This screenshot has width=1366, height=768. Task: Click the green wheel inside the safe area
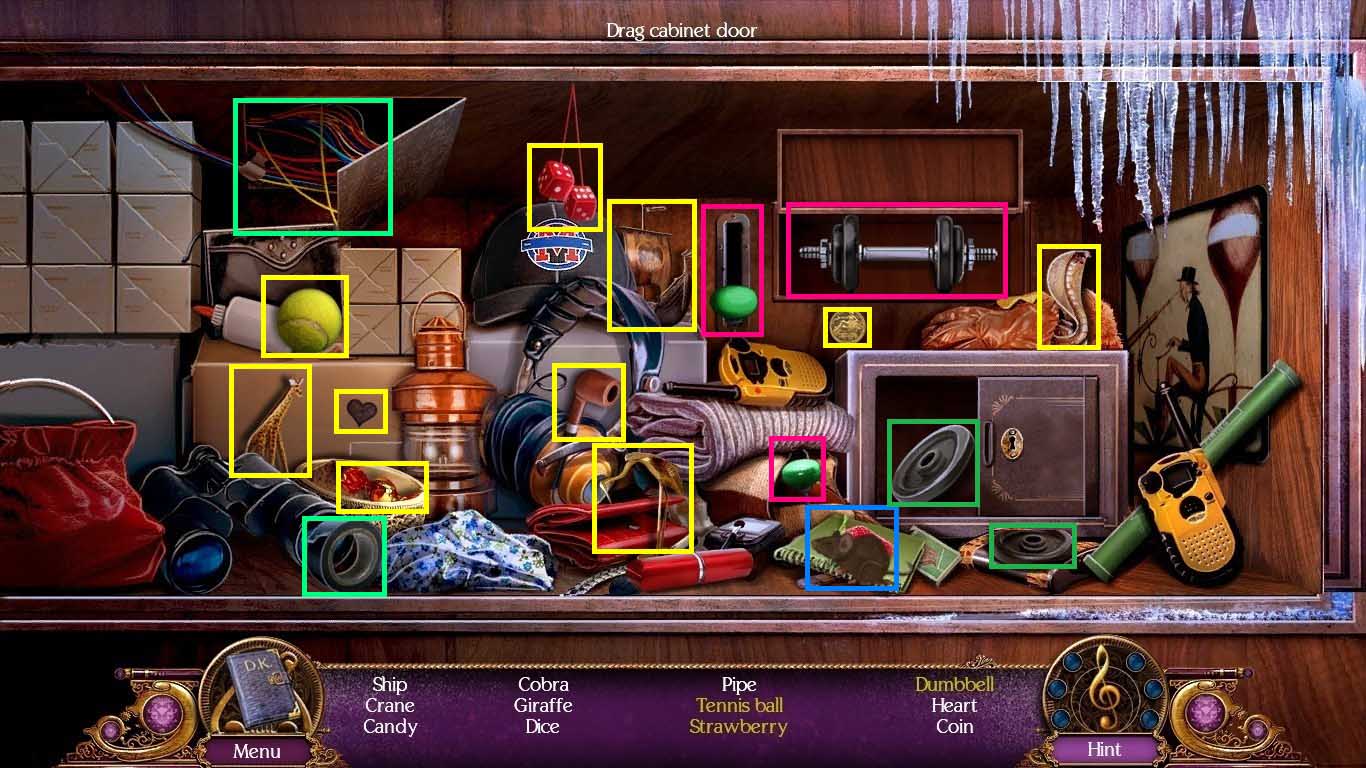pos(932,463)
